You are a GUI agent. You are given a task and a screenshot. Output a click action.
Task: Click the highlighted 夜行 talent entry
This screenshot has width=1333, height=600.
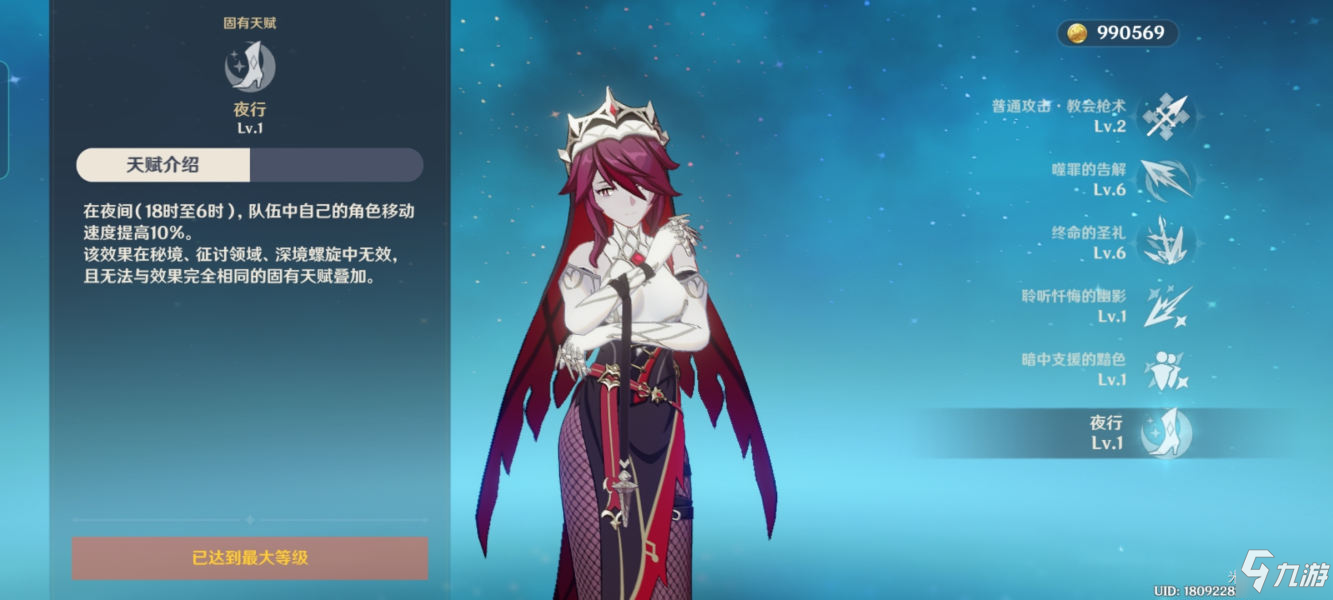coord(1166,433)
